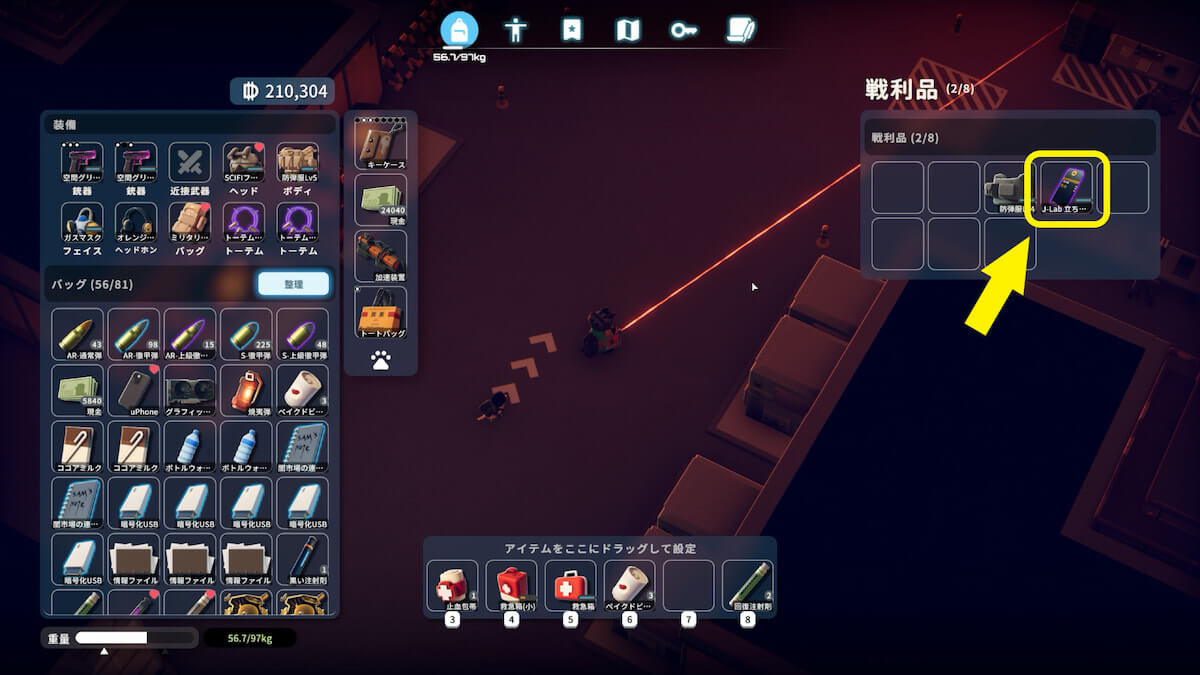Choose the black syringe in the bag
The height and width of the screenshot is (675, 1200).
coord(302,559)
